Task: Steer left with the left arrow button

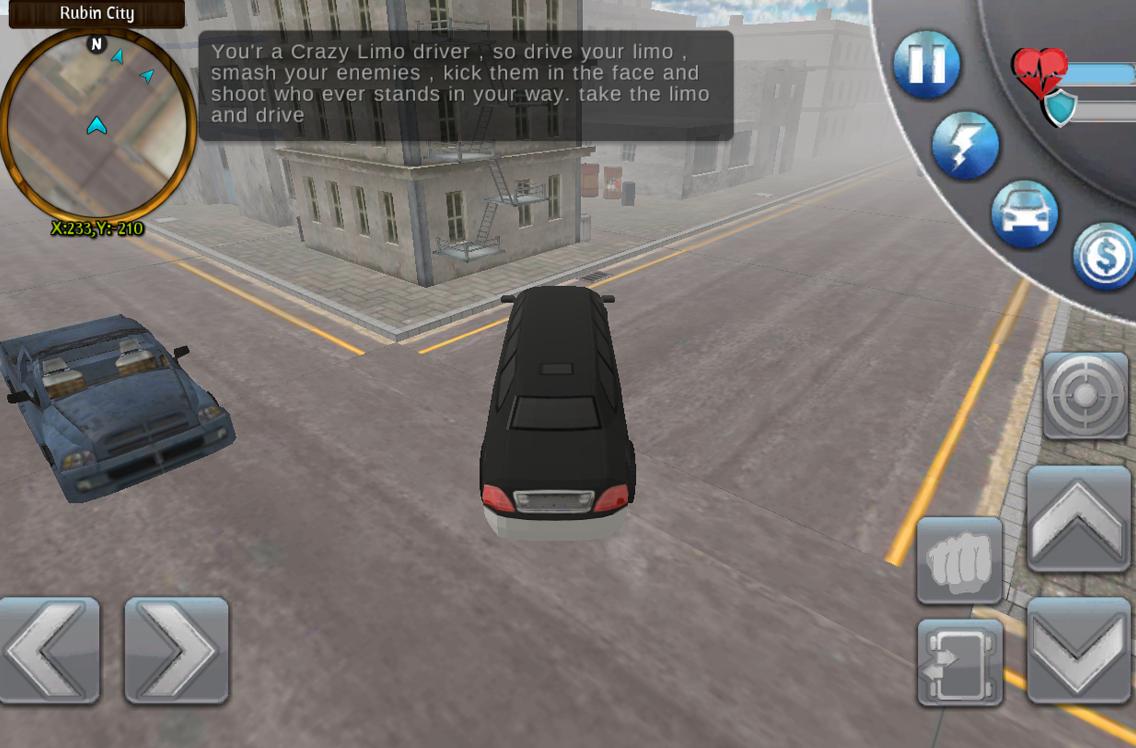Action: pos(49,650)
